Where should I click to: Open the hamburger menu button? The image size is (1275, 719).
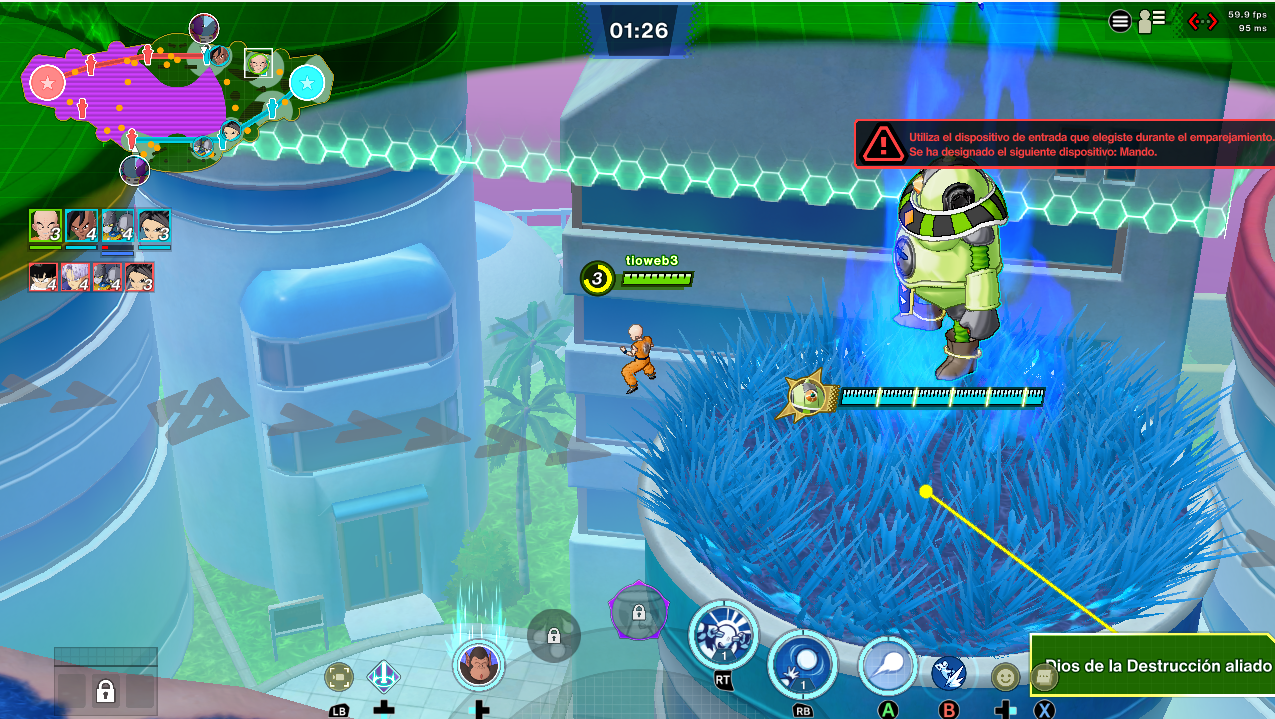click(1120, 21)
